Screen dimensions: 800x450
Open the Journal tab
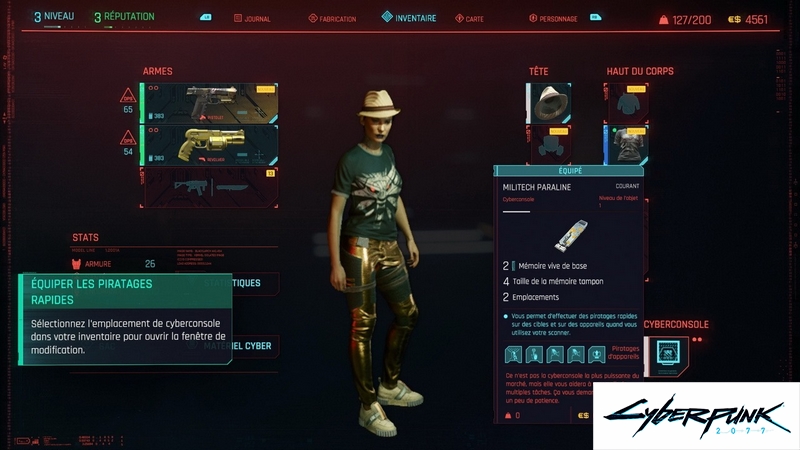pyautogui.click(x=251, y=18)
